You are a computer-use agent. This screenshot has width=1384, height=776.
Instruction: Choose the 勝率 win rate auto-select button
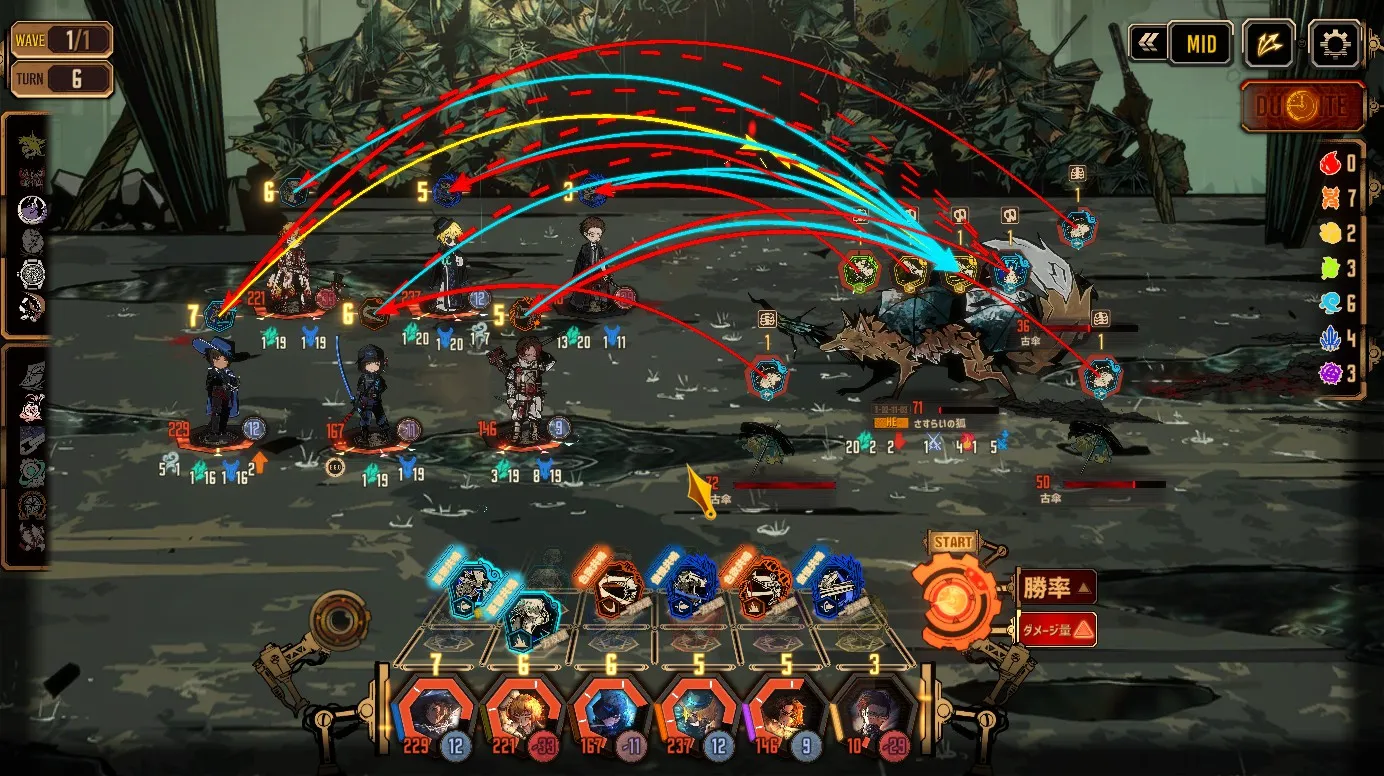coord(1056,587)
